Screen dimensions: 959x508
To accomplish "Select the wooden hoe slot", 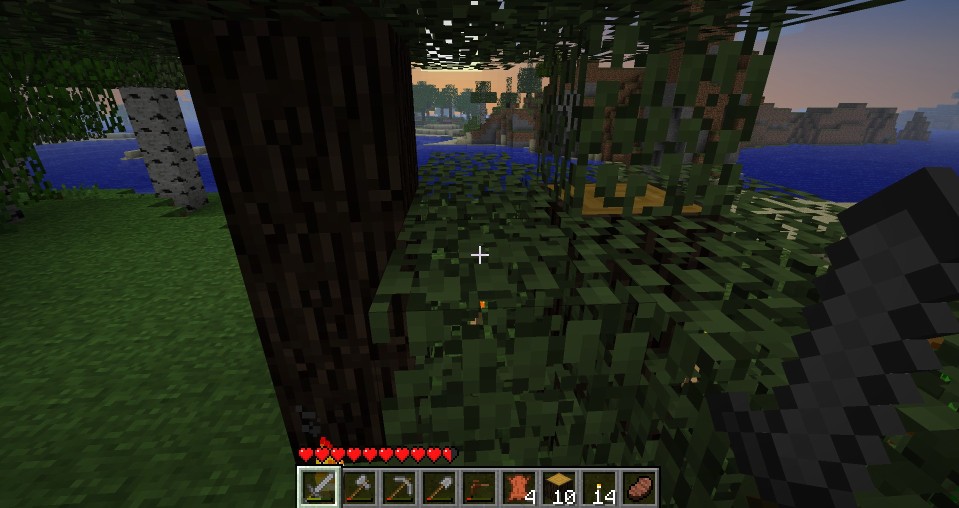I will coord(478,487).
